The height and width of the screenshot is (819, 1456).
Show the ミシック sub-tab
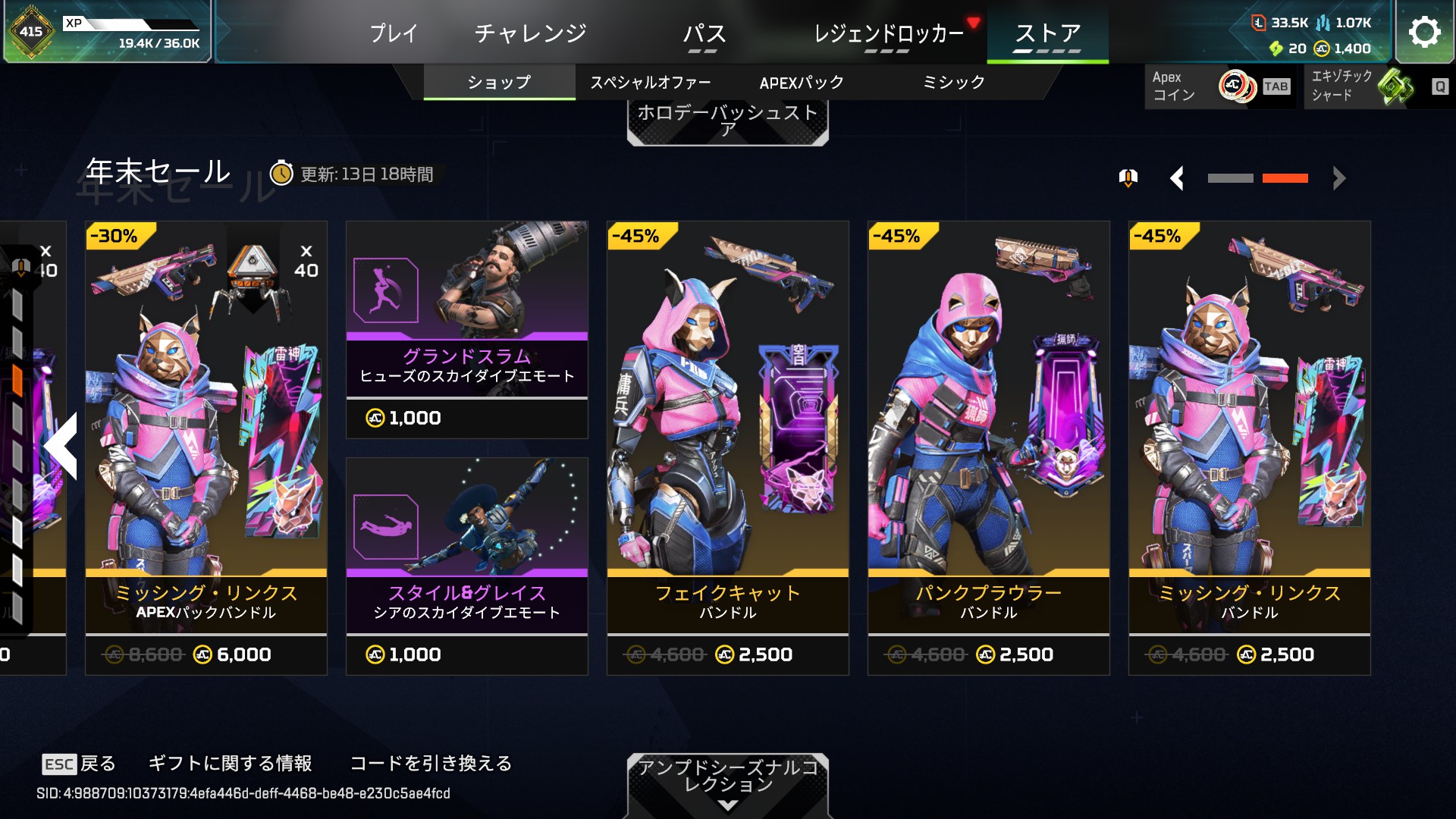953,82
